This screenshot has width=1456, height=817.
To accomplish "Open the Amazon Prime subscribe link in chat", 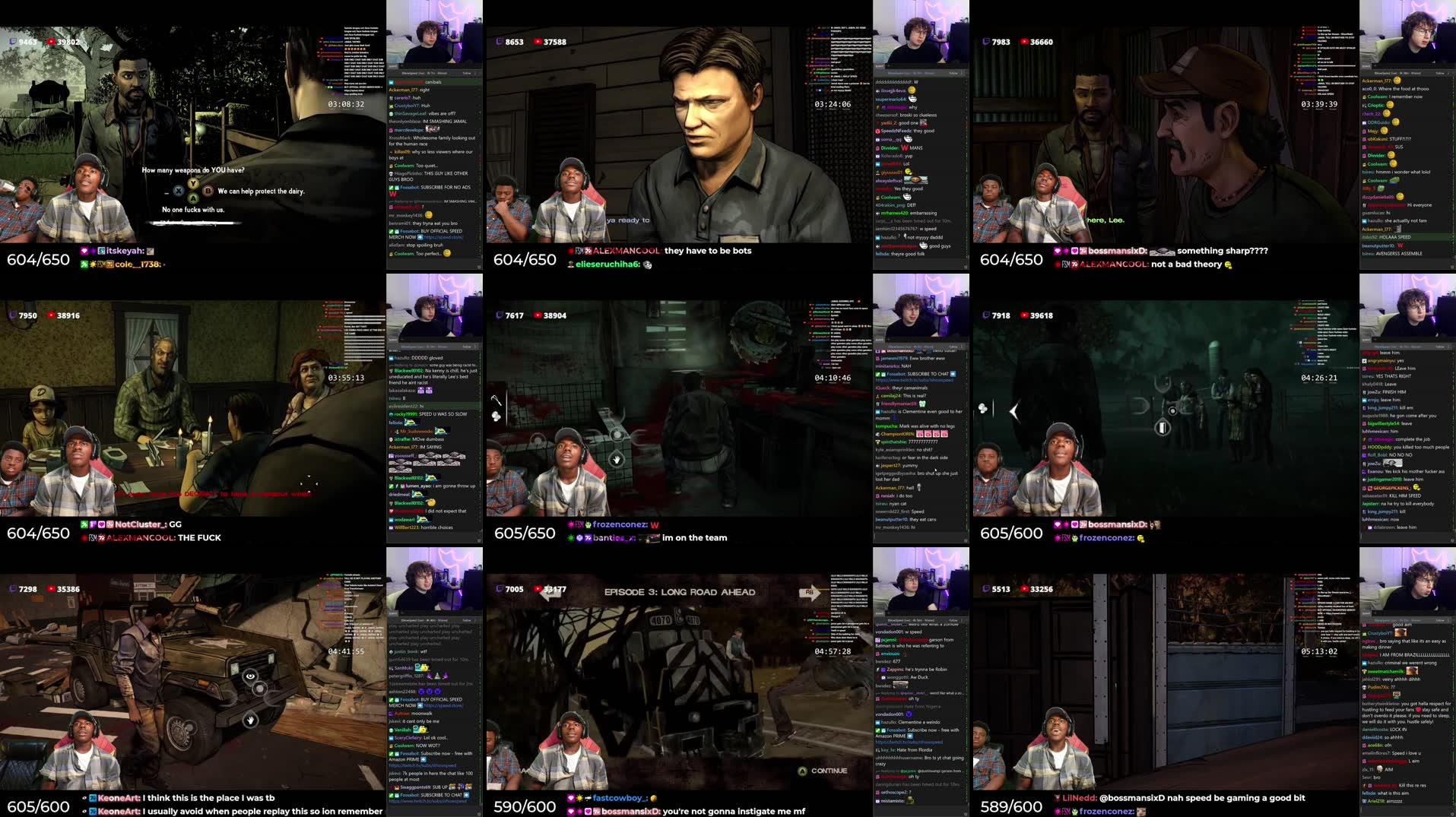I will click(x=909, y=743).
